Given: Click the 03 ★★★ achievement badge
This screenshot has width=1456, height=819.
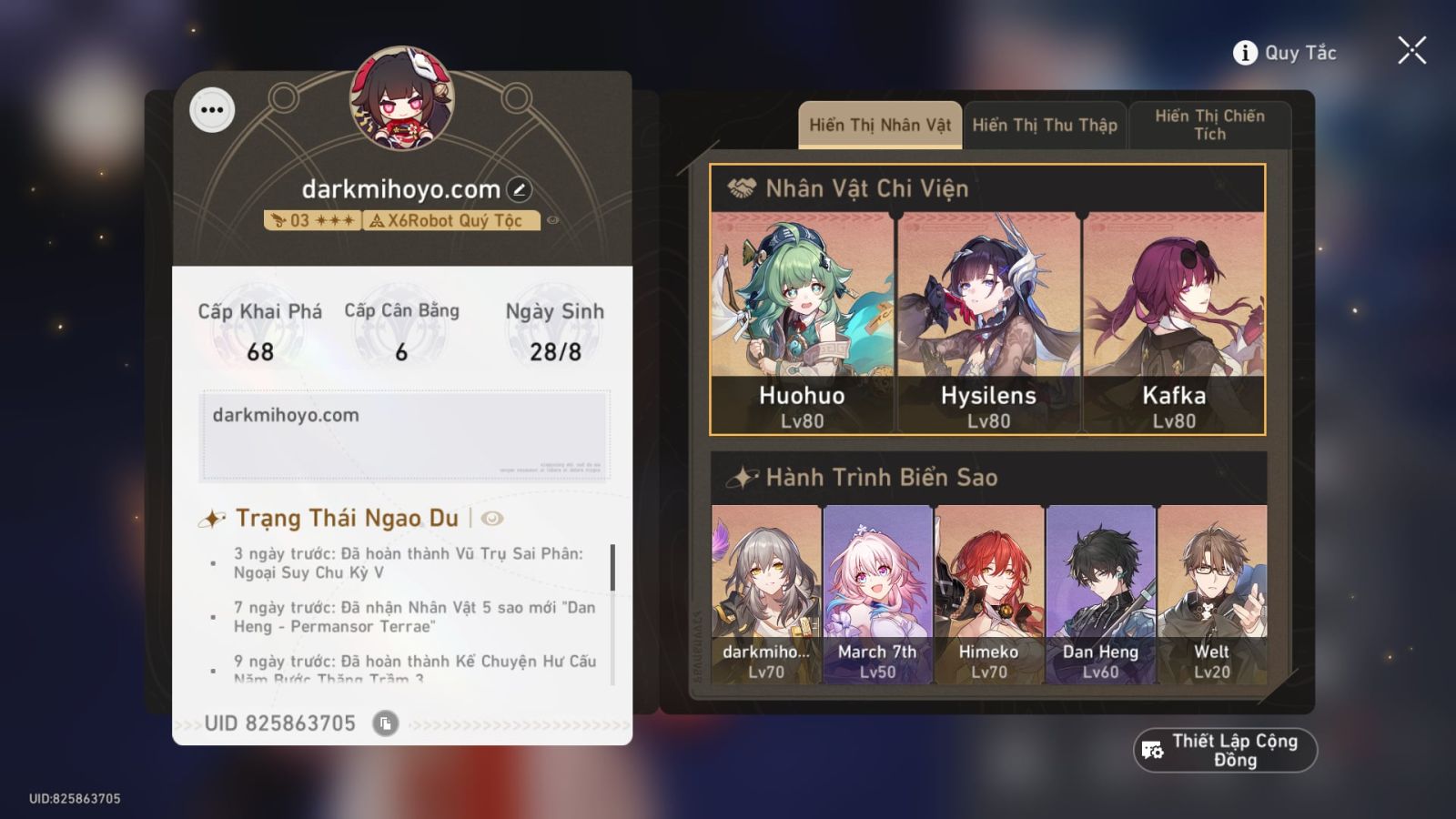Looking at the screenshot, I should 314,220.
